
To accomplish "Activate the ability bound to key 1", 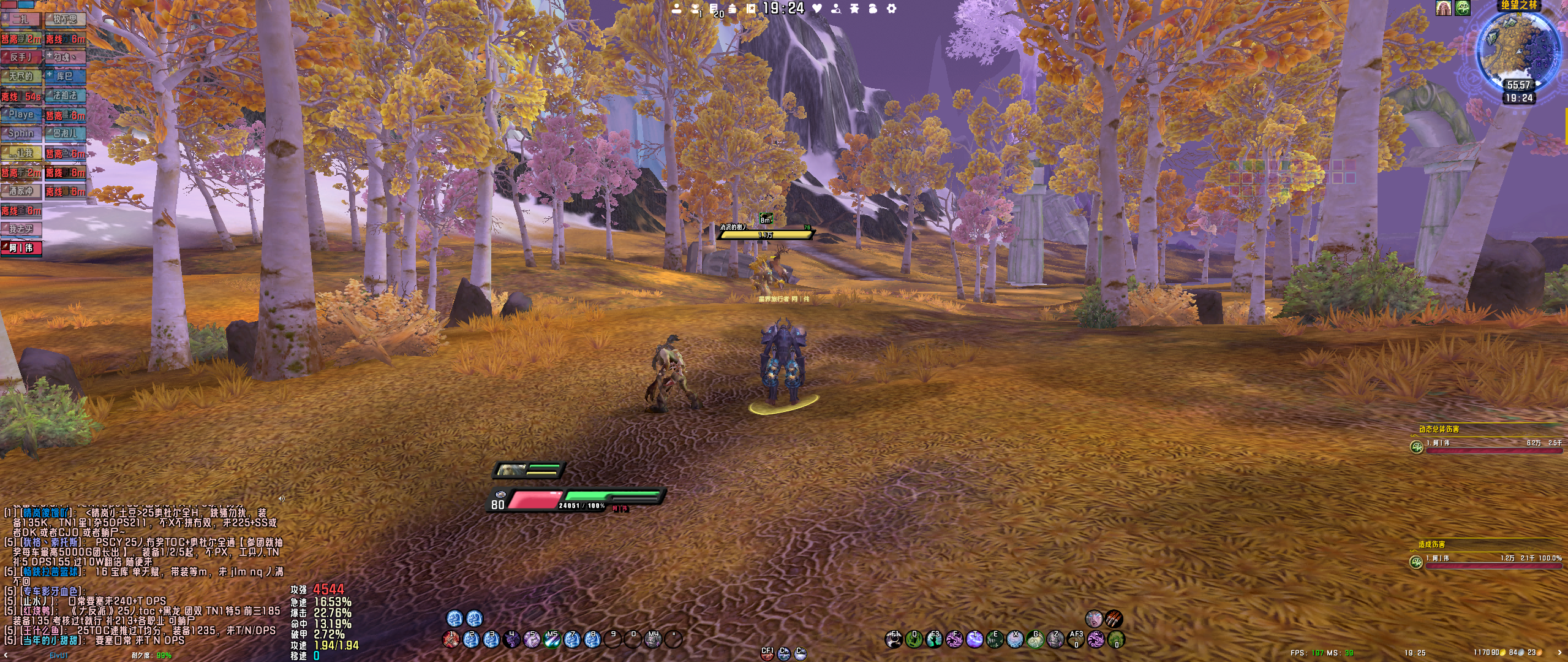I will coord(451,640).
